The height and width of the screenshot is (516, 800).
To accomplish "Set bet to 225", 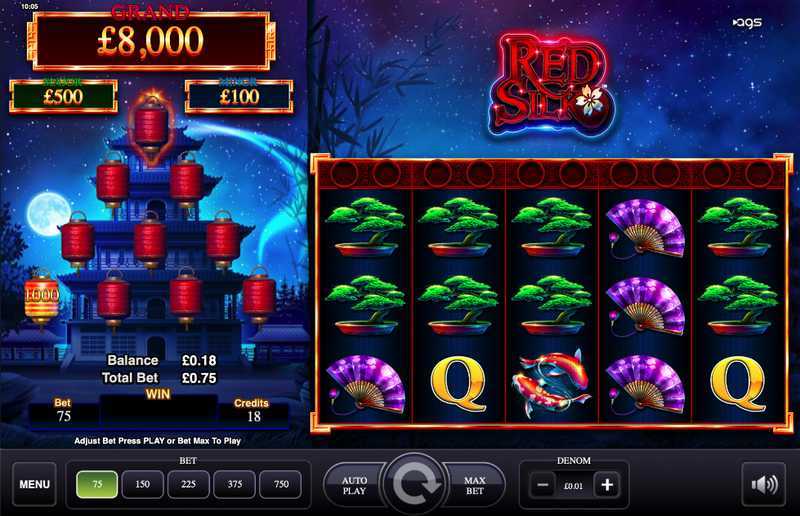I will pos(188,485).
